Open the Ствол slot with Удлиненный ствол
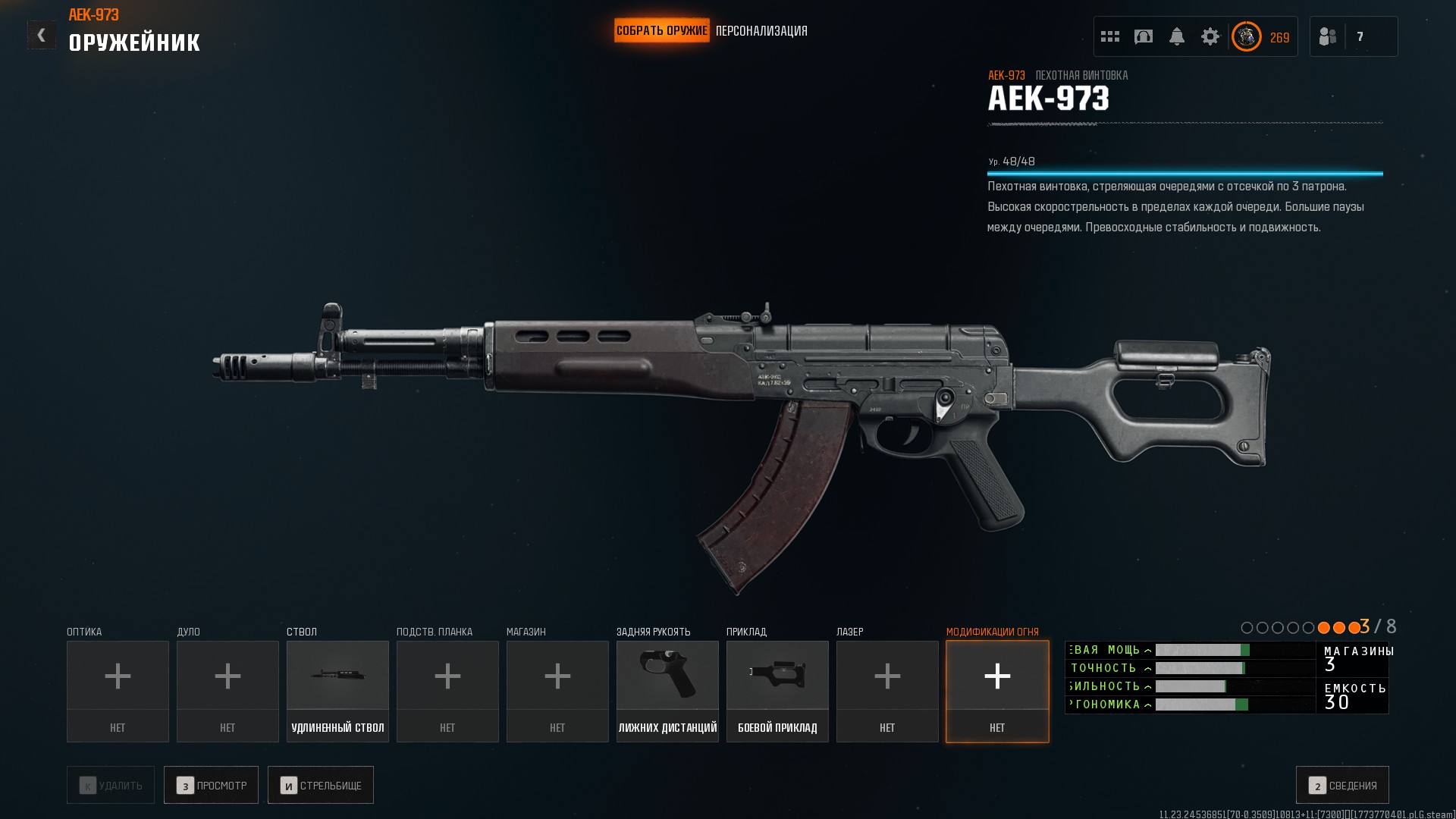Image resolution: width=1456 pixels, height=819 pixels. point(337,691)
